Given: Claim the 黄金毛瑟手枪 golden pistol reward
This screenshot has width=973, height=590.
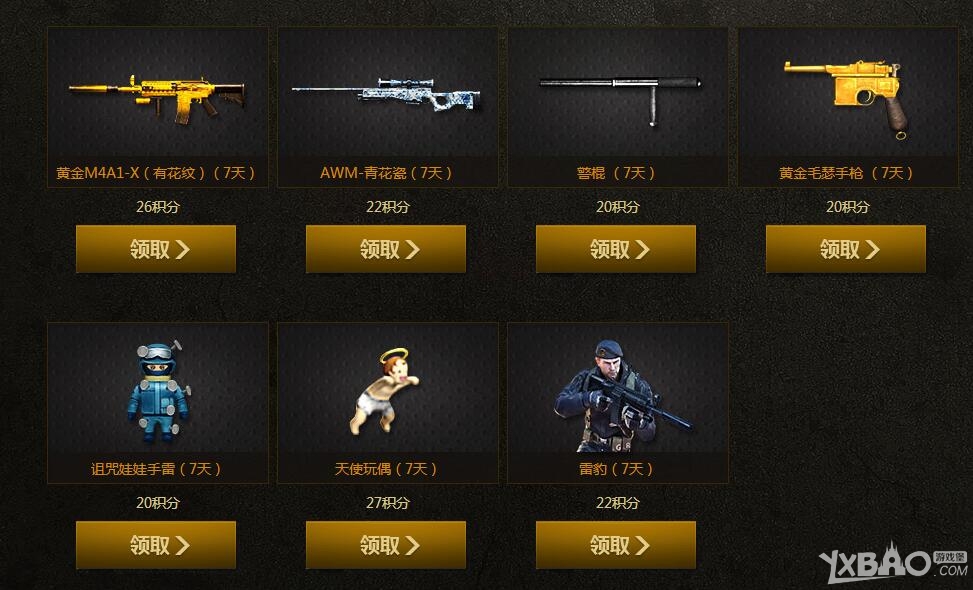Looking at the screenshot, I should pyautogui.click(x=846, y=249).
